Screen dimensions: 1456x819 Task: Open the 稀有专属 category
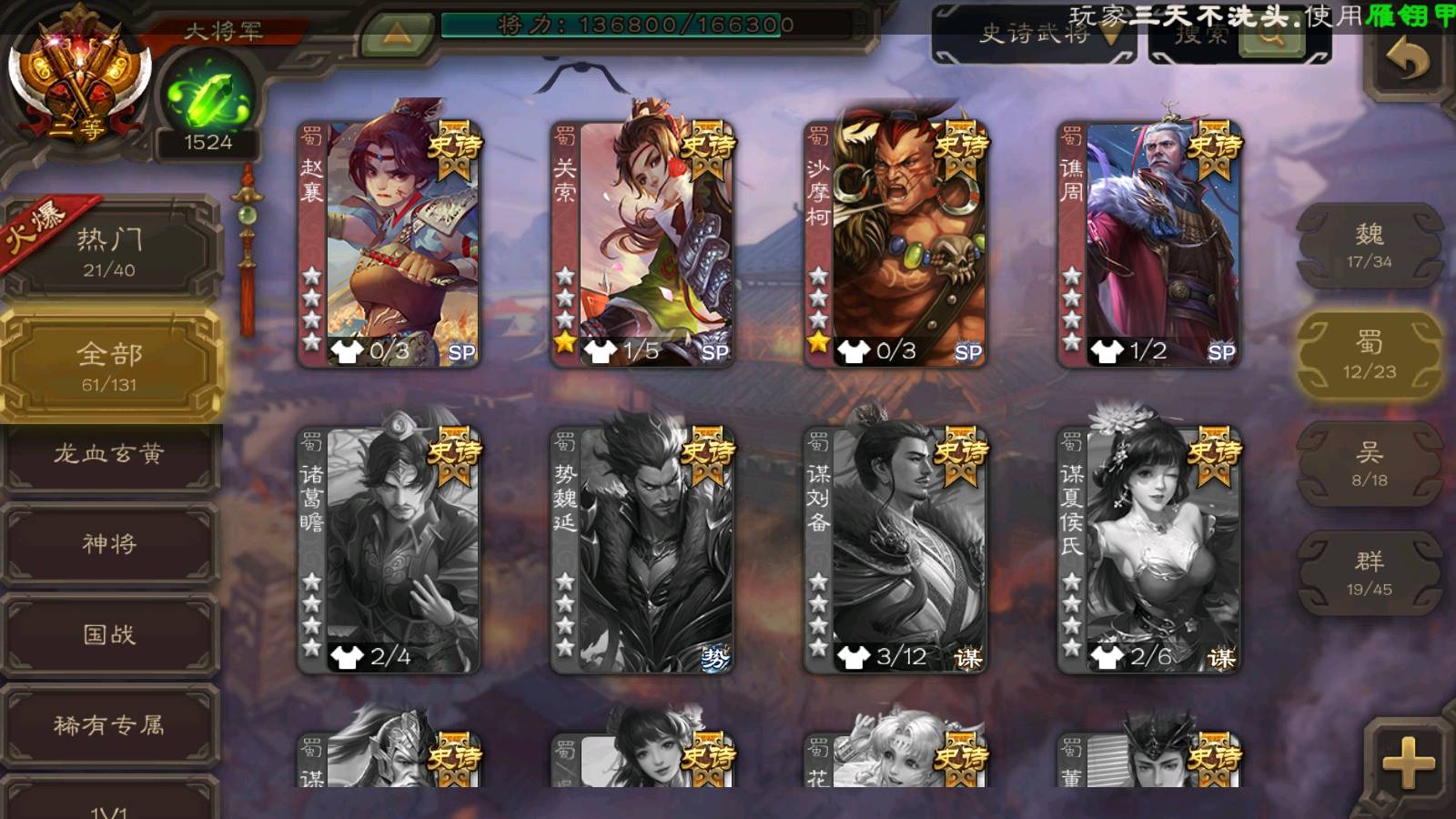(109, 725)
